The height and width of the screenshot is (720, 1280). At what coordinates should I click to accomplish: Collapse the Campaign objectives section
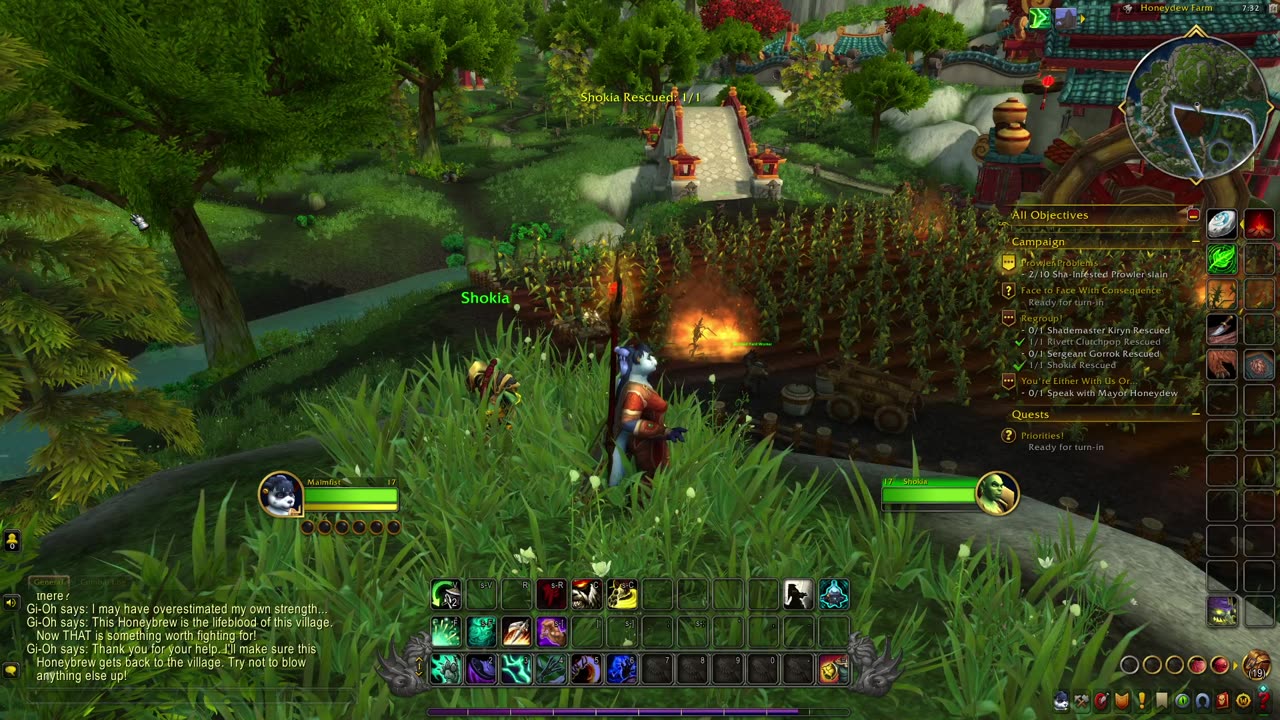coord(1195,242)
